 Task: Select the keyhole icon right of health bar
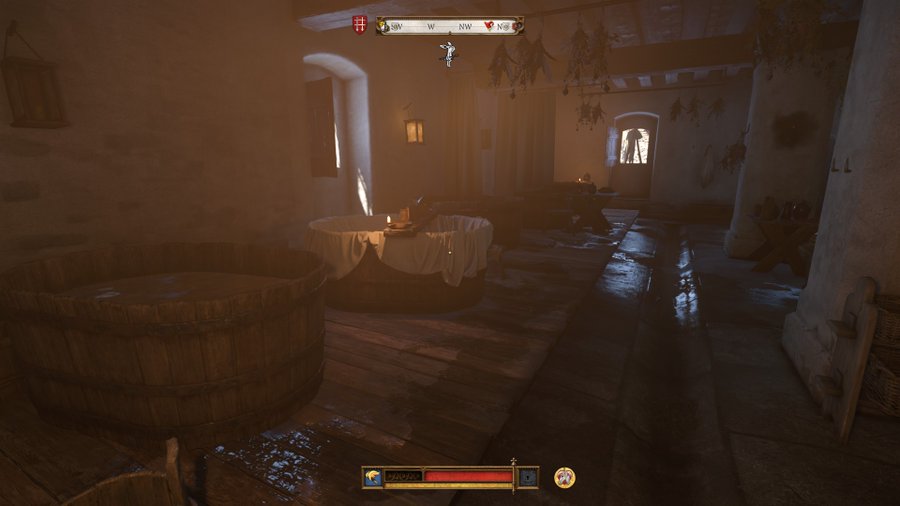(x=528, y=477)
